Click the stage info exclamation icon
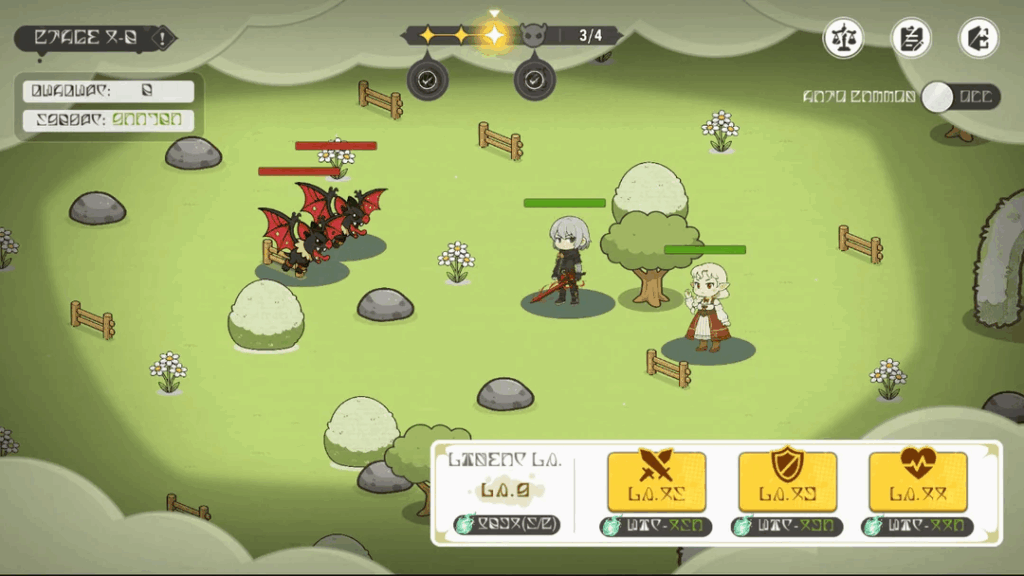Screen dimensions: 1024x576 pos(162,38)
